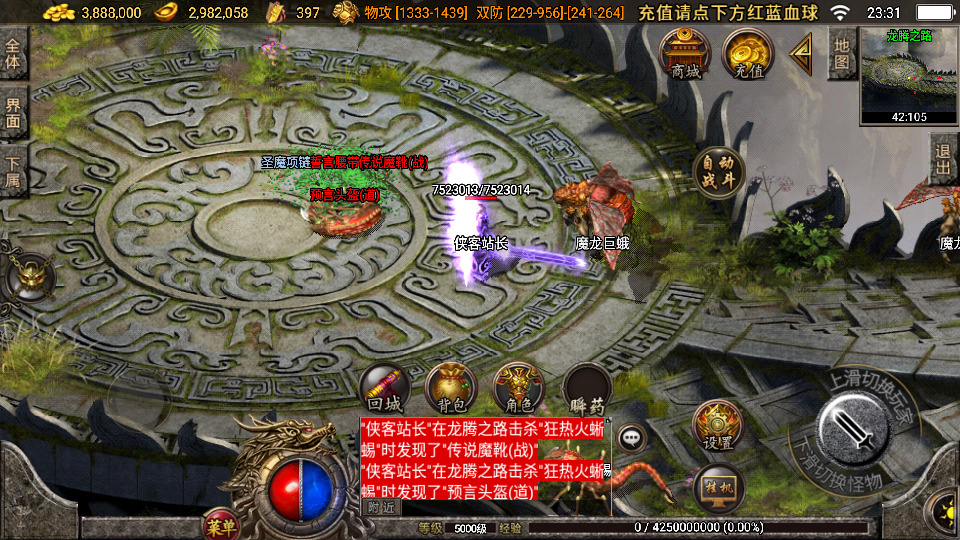Toggle 自动战斗 auto battle
The height and width of the screenshot is (540, 960).
[717, 171]
